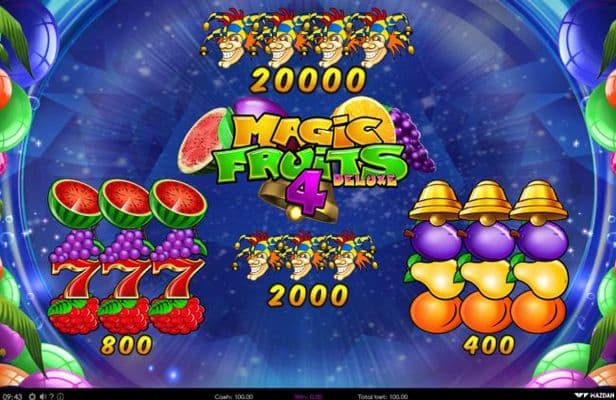Open settings via the gear icon
Viewport: 616px width, 400px height.
32,396
